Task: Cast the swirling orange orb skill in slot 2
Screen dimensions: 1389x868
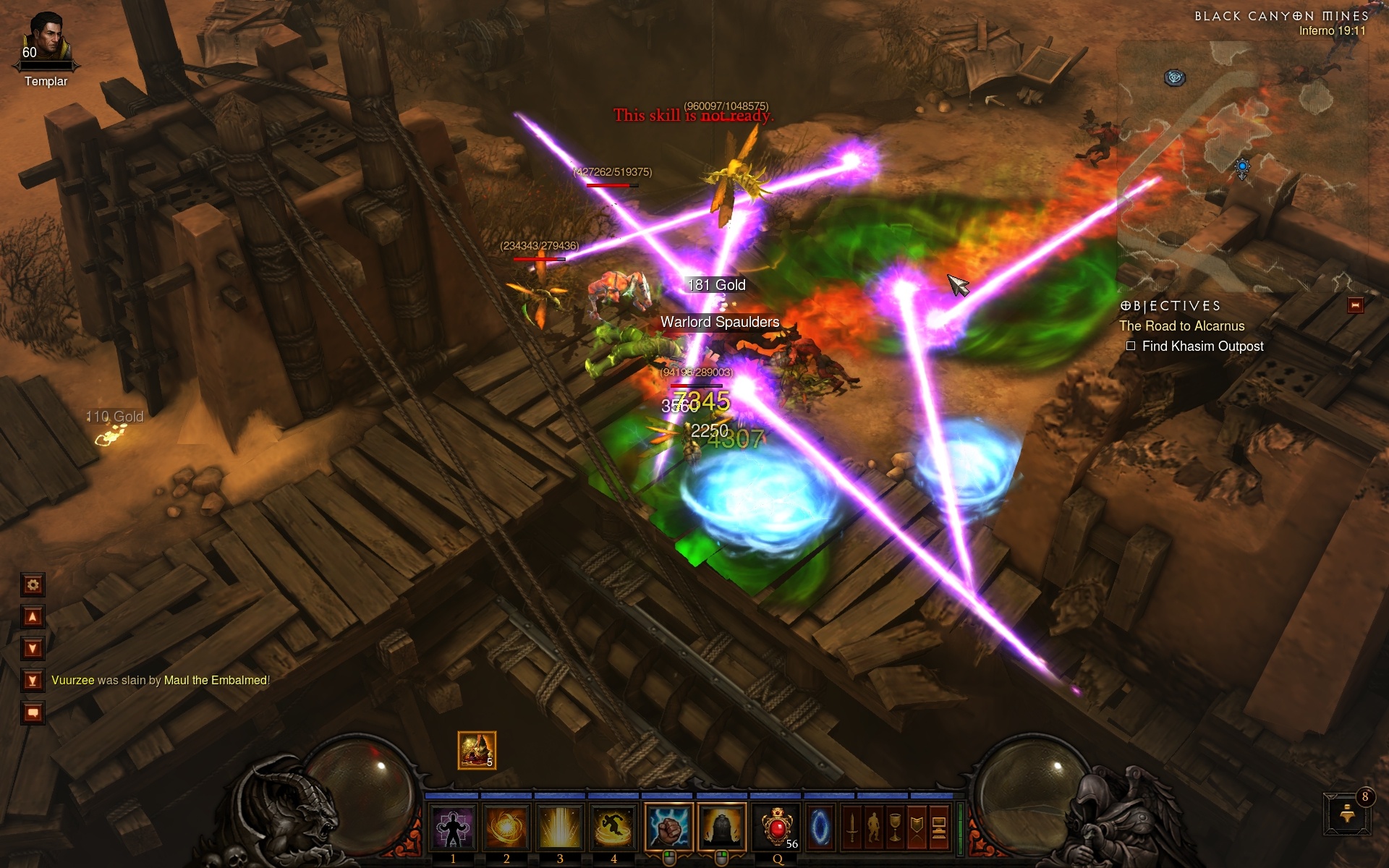Action: tap(506, 827)
